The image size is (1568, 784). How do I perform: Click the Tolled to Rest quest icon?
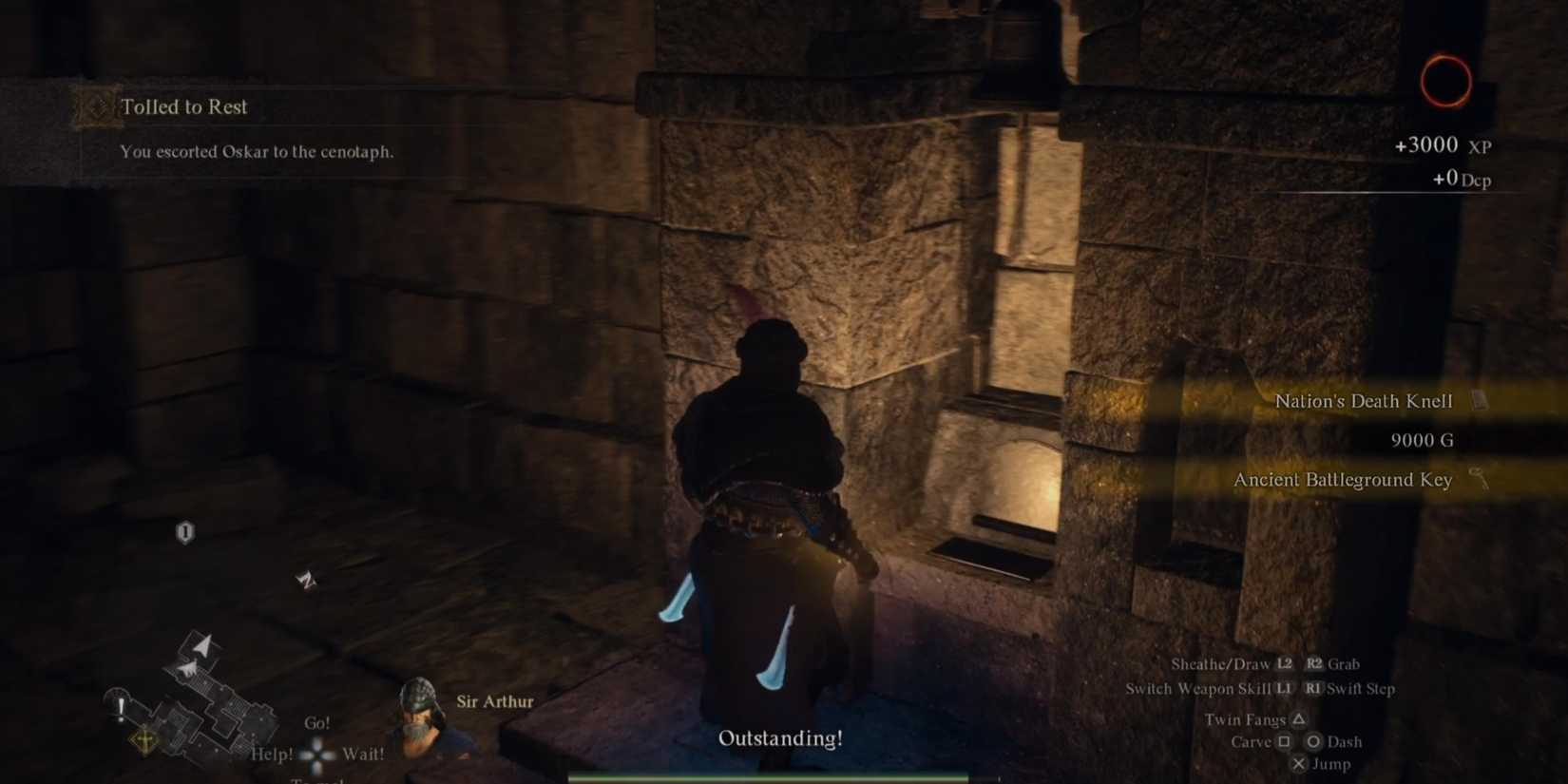click(x=96, y=107)
